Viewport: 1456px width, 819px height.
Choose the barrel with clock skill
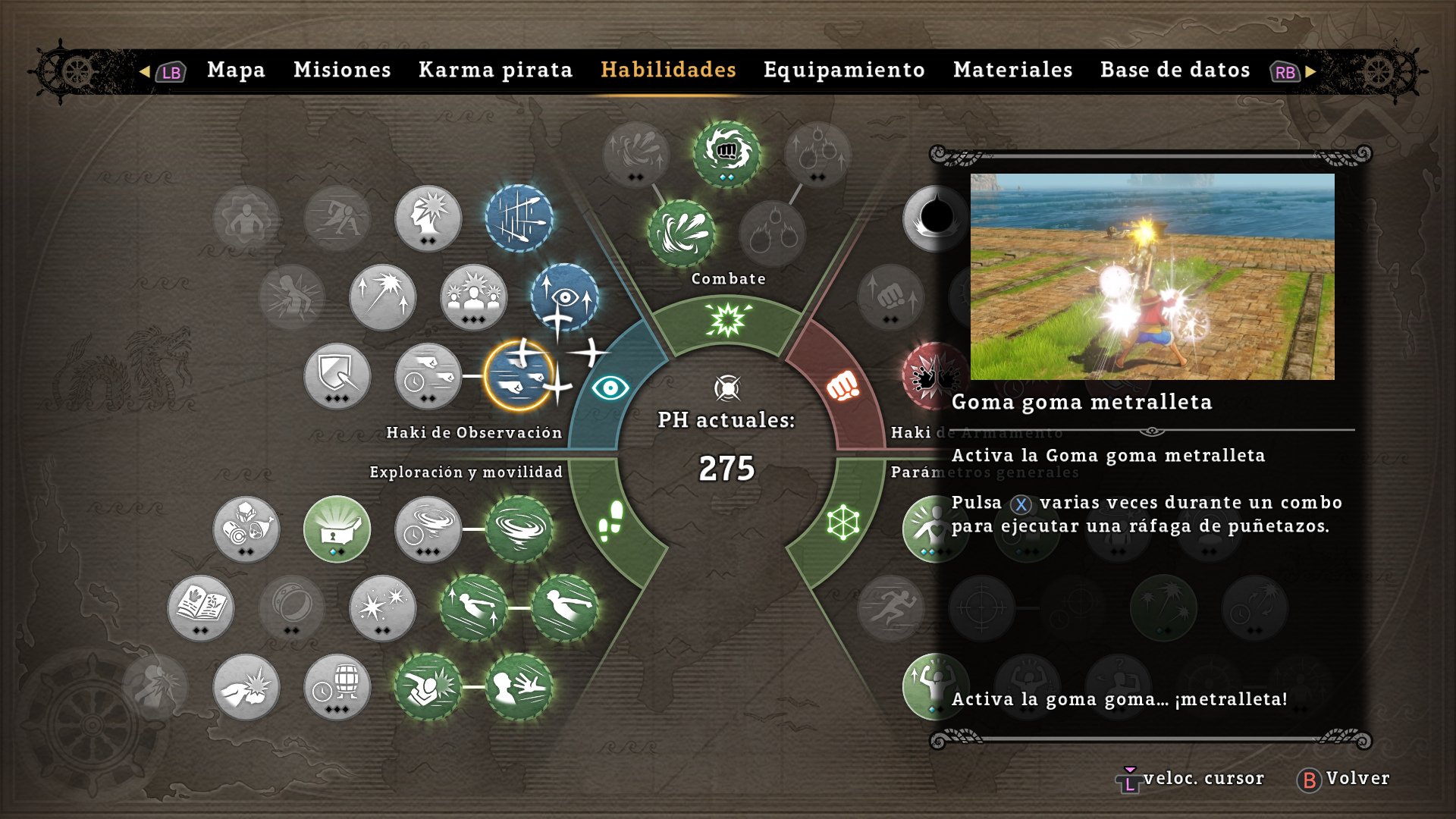click(337, 687)
